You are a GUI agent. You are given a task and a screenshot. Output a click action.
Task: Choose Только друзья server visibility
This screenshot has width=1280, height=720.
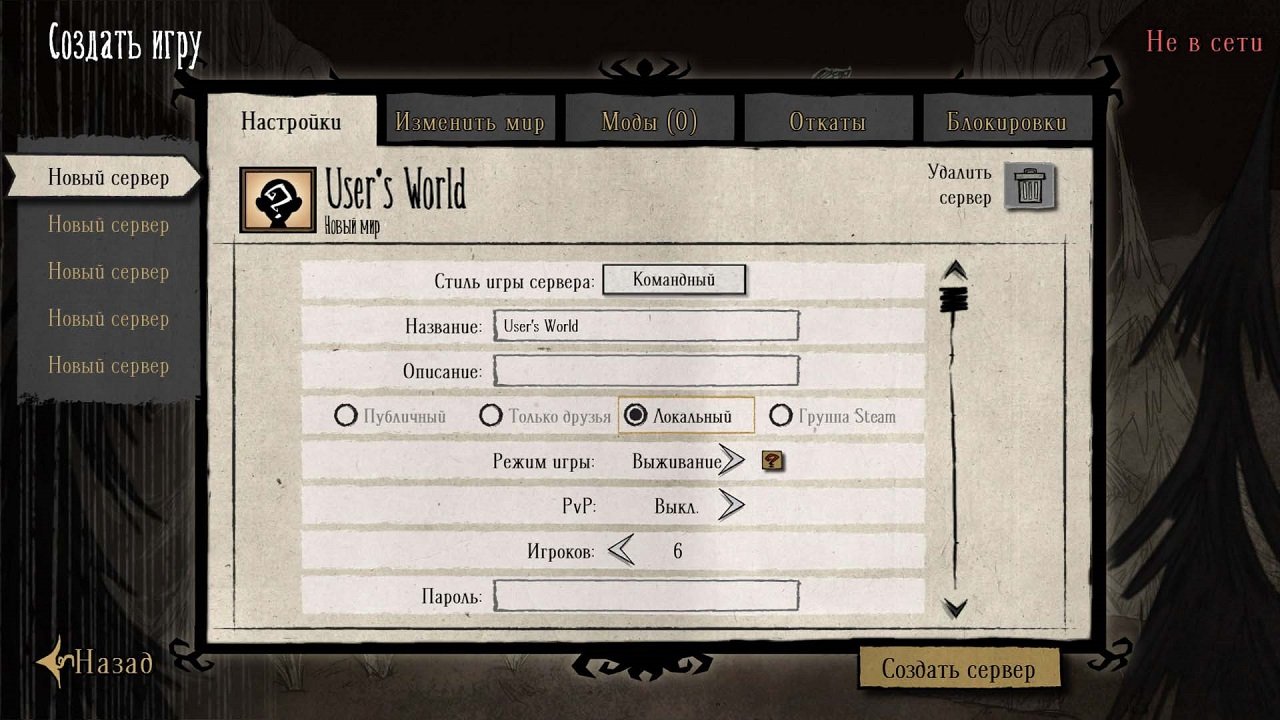click(x=491, y=414)
